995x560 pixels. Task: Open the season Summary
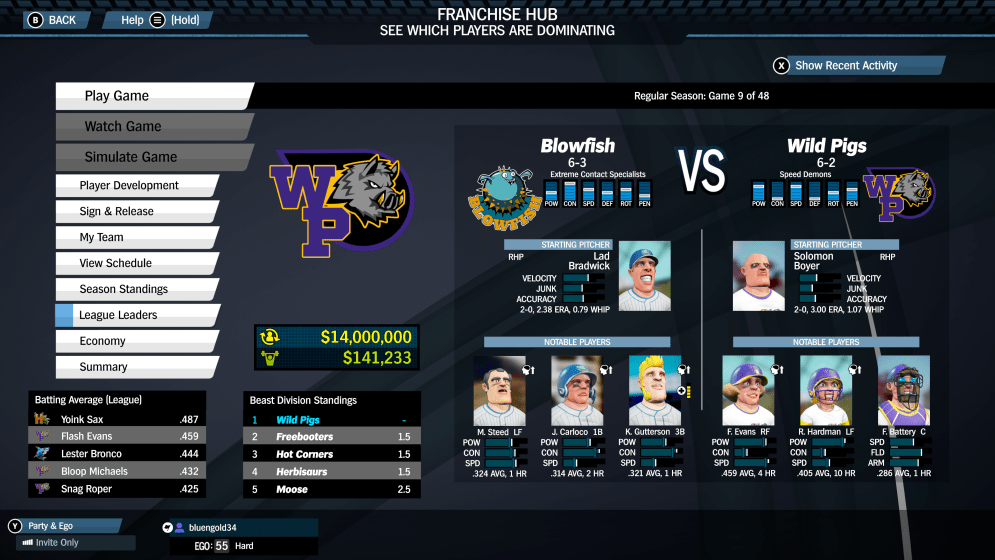coord(135,368)
